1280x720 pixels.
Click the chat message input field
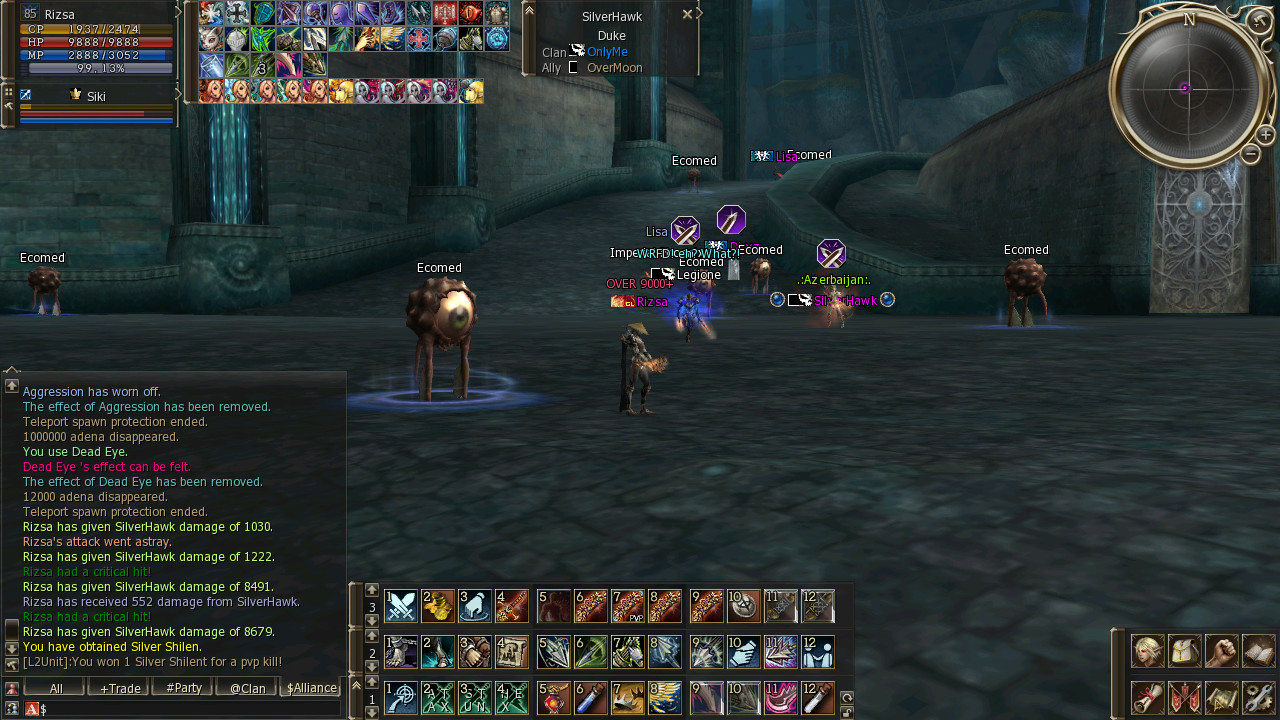190,709
